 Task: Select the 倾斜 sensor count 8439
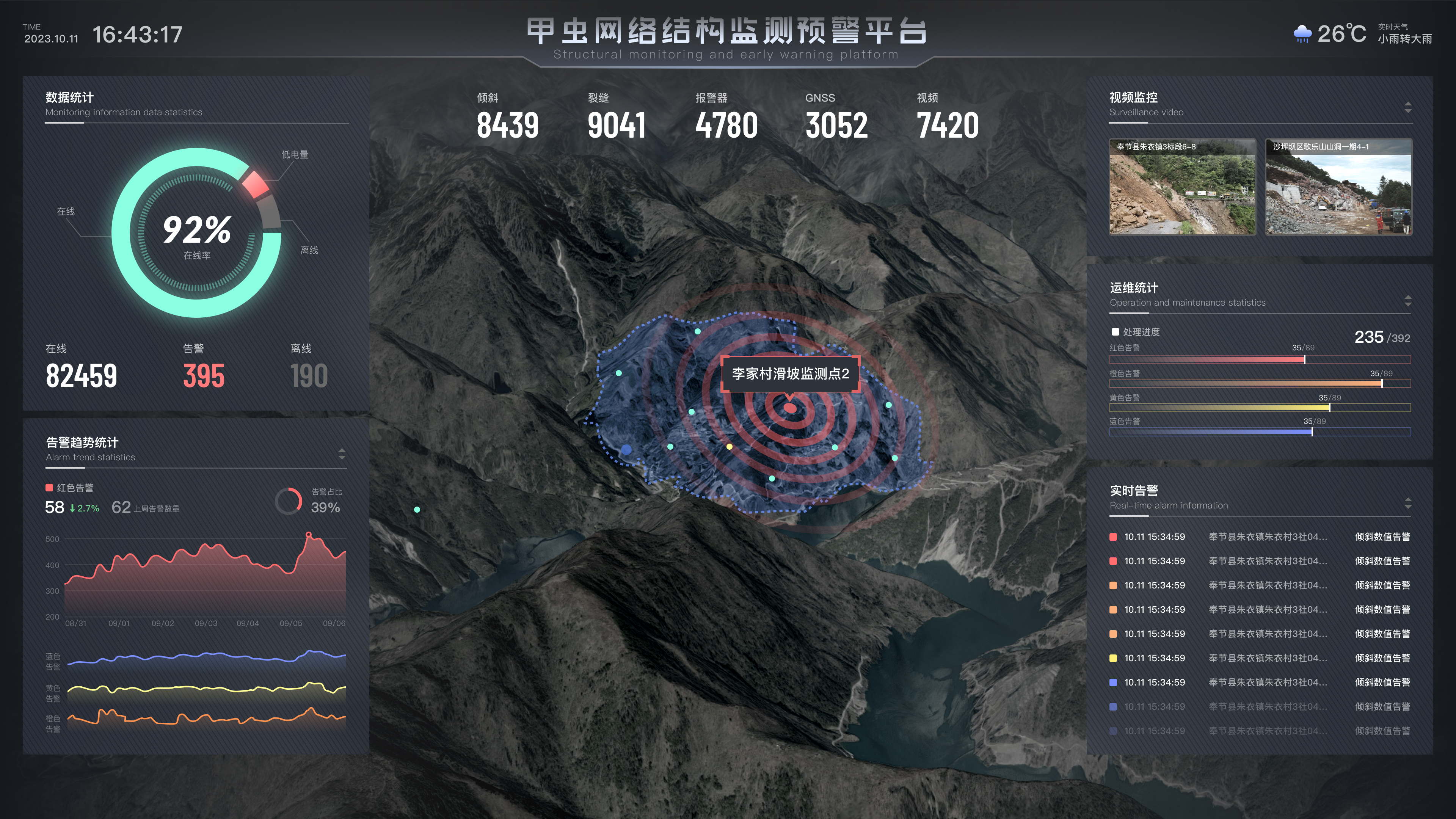pos(507,126)
